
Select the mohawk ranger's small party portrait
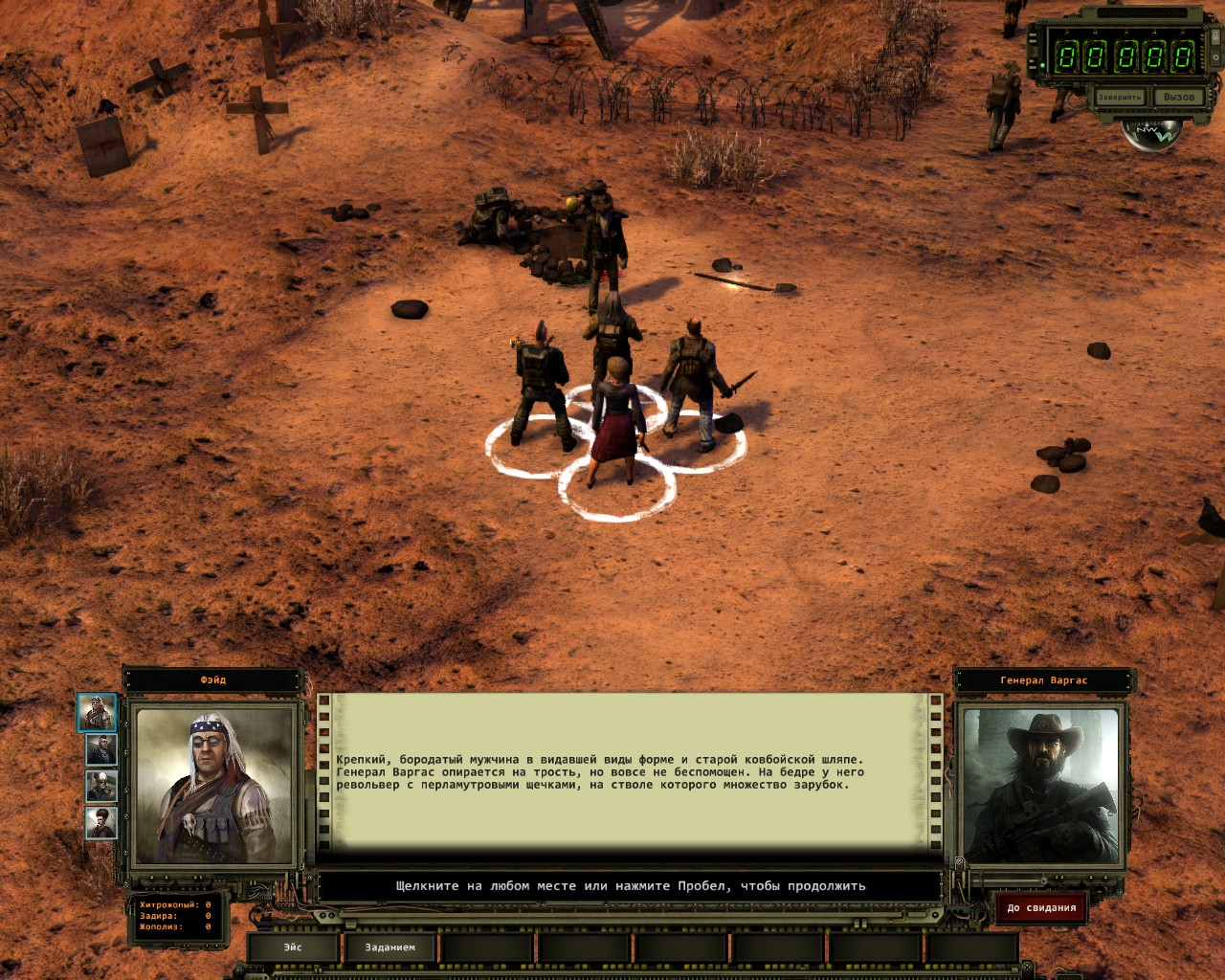click(100, 749)
